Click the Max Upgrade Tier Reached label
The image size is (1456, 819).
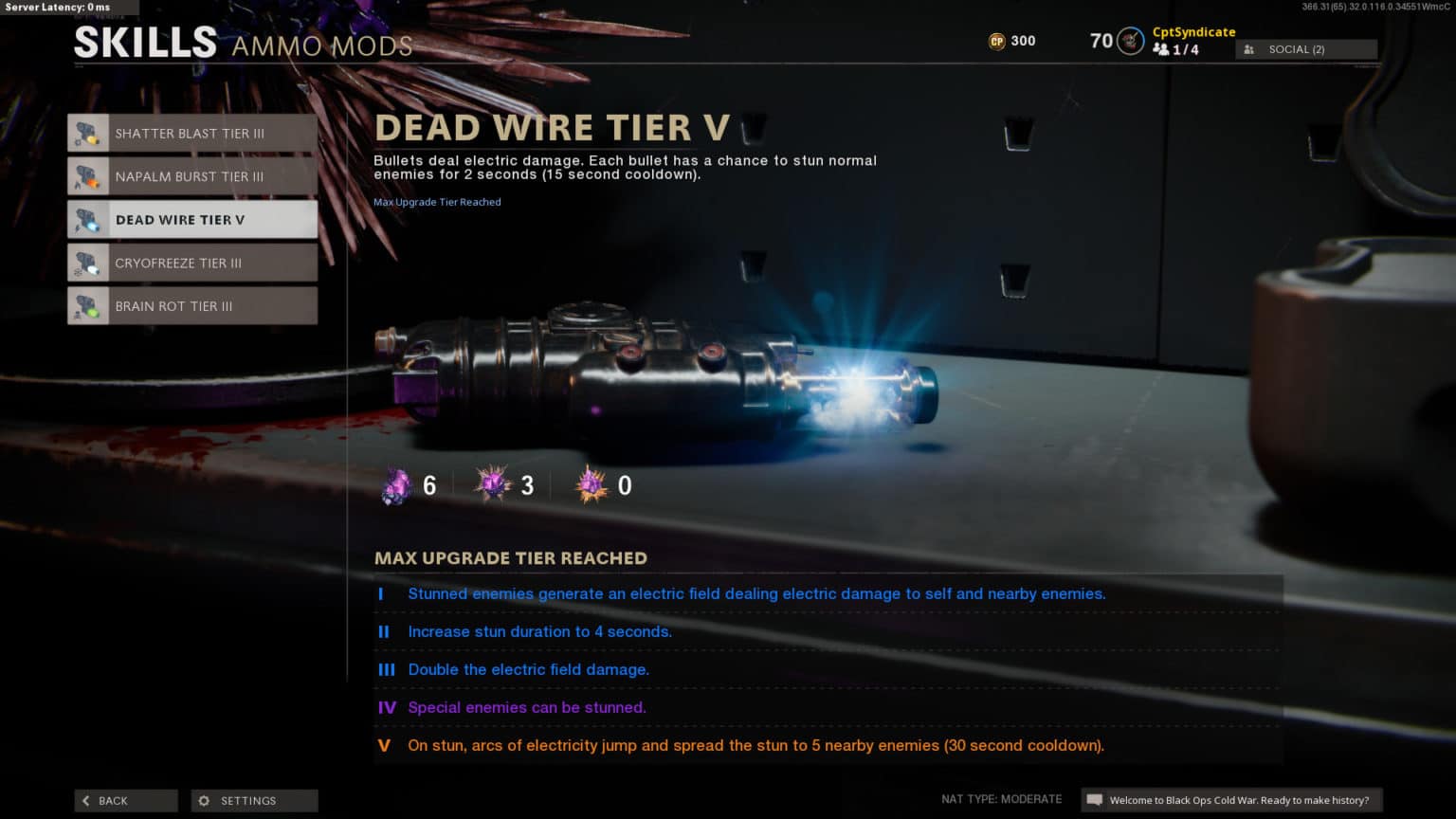click(x=437, y=202)
